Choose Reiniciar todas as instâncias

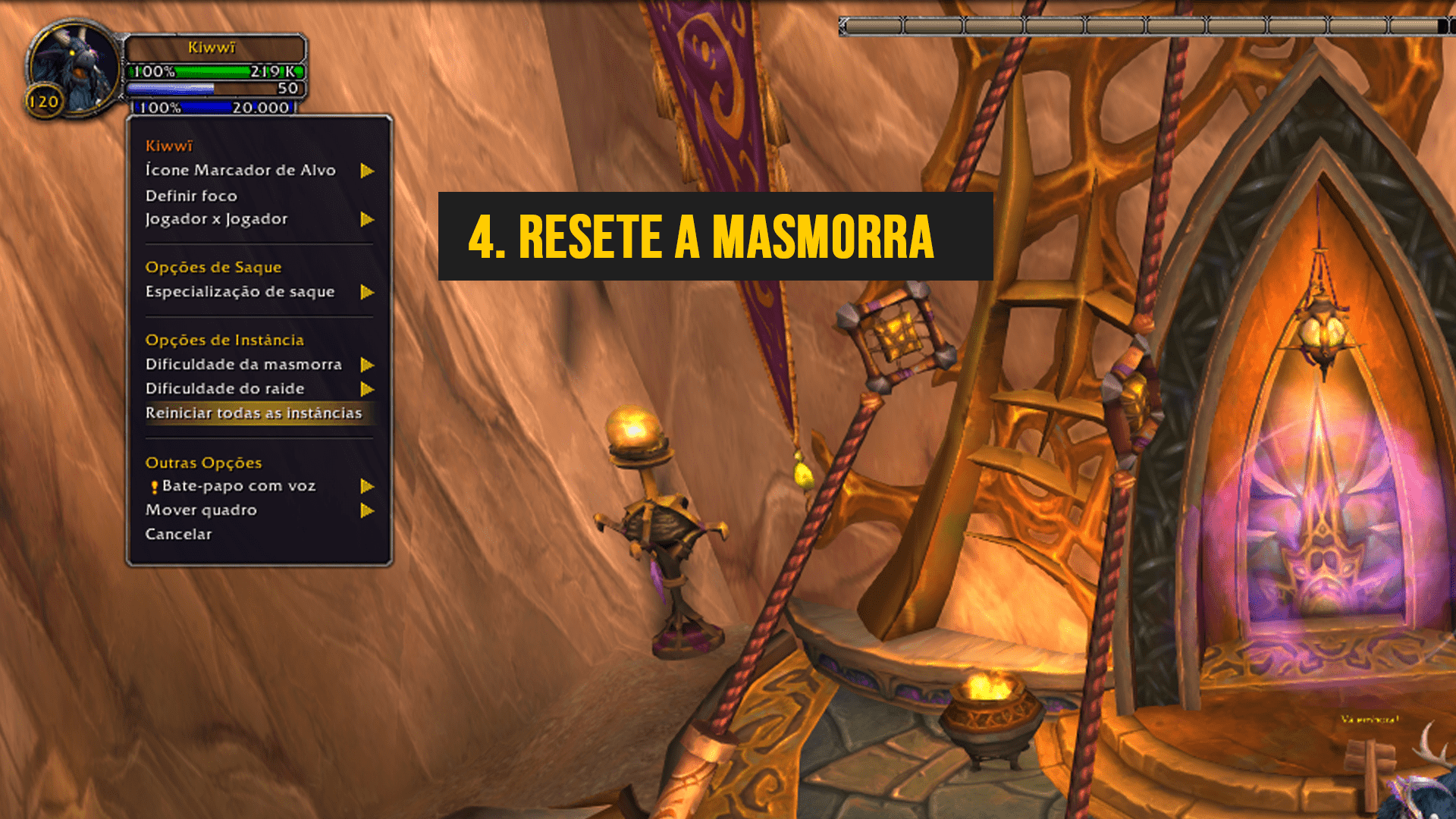[254, 413]
